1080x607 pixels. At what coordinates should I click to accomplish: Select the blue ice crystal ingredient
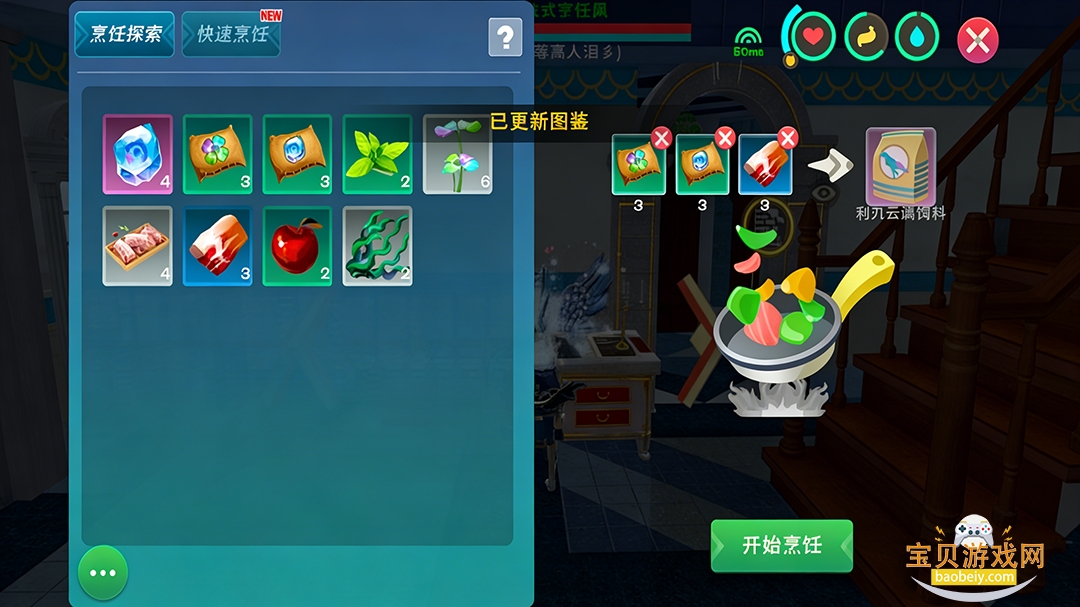click(138, 154)
